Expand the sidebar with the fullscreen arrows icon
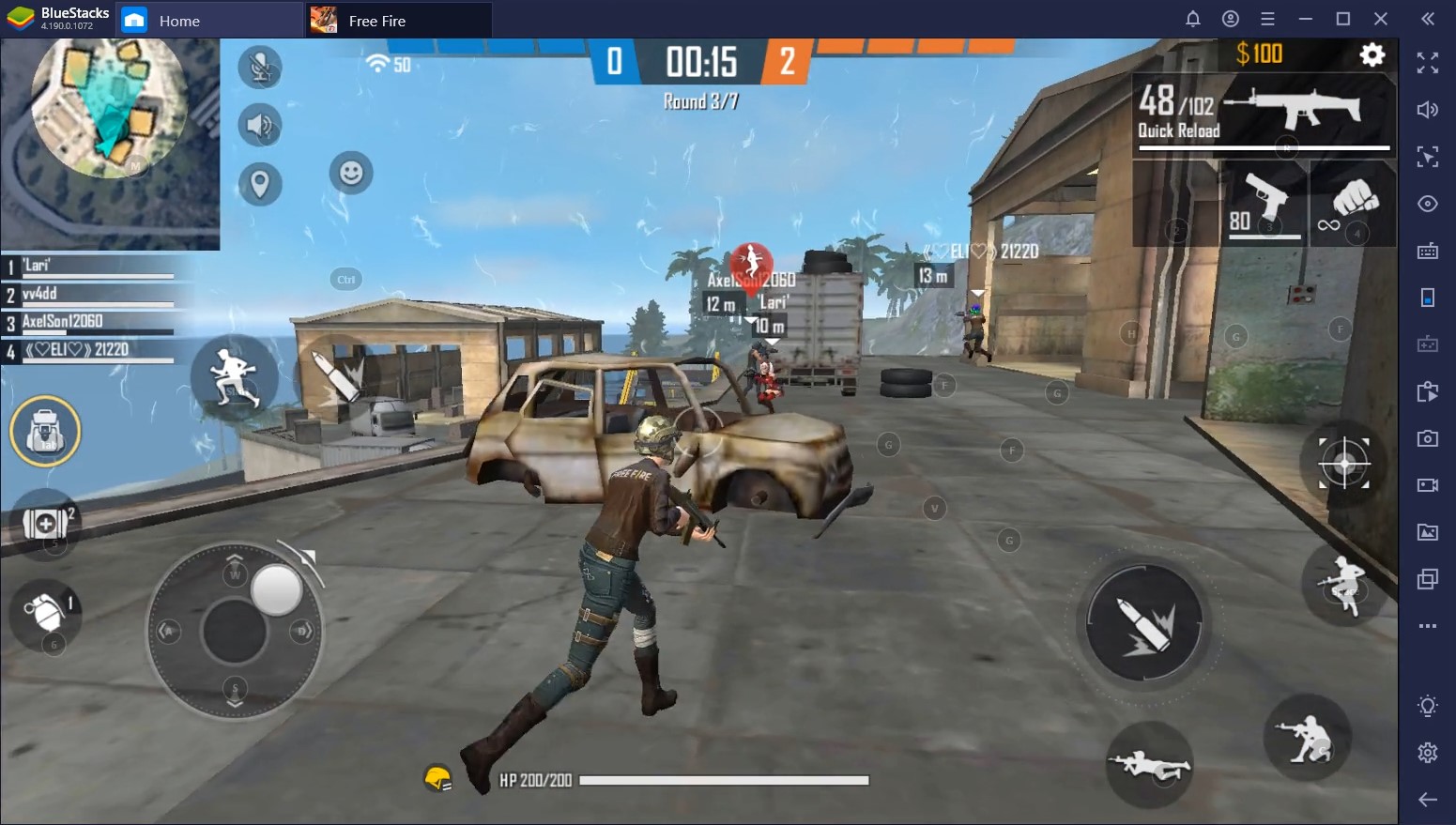This screenshot has width=1456, height=825. point(1428,64)
